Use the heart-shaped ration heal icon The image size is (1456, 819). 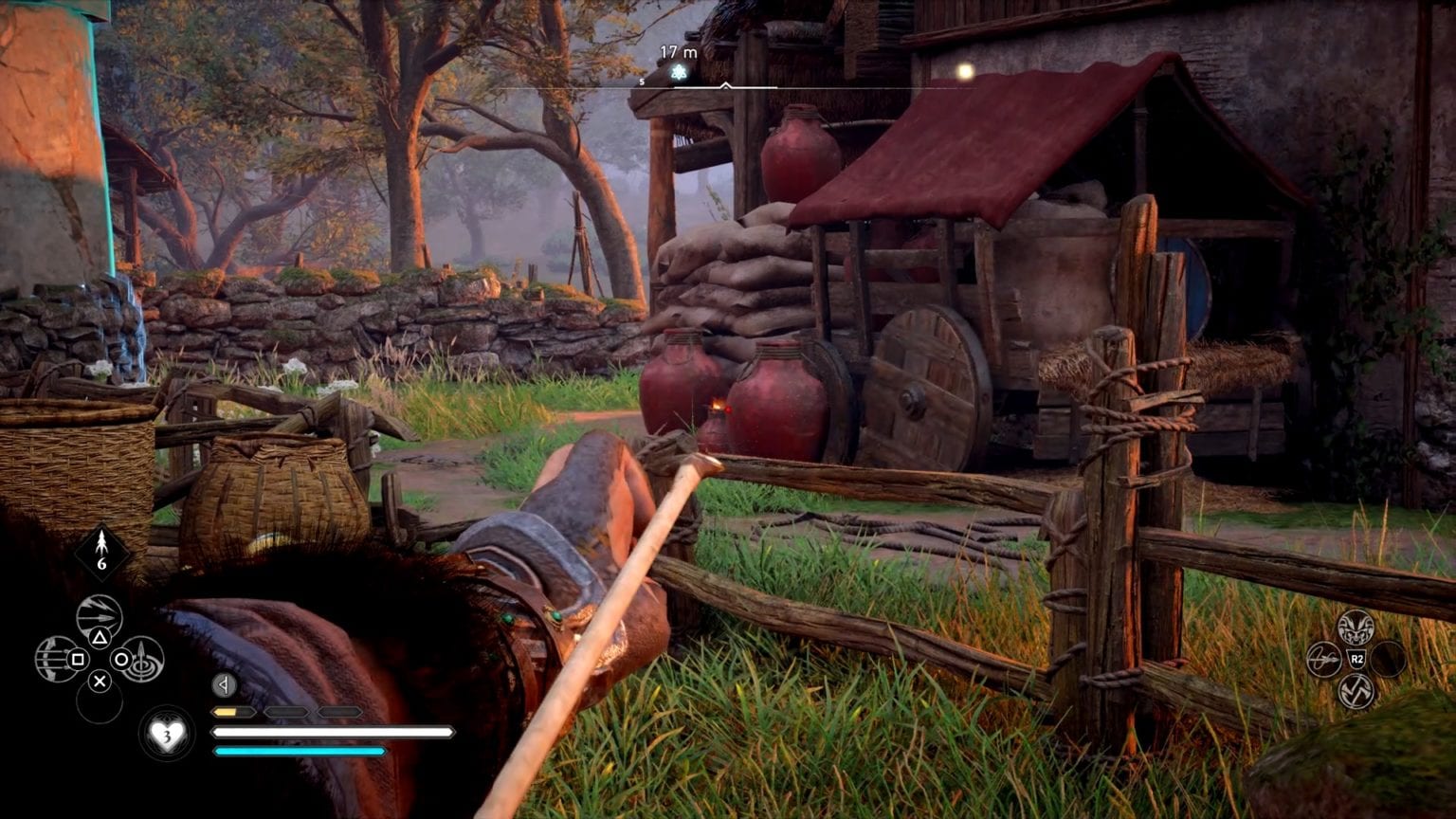168,734
